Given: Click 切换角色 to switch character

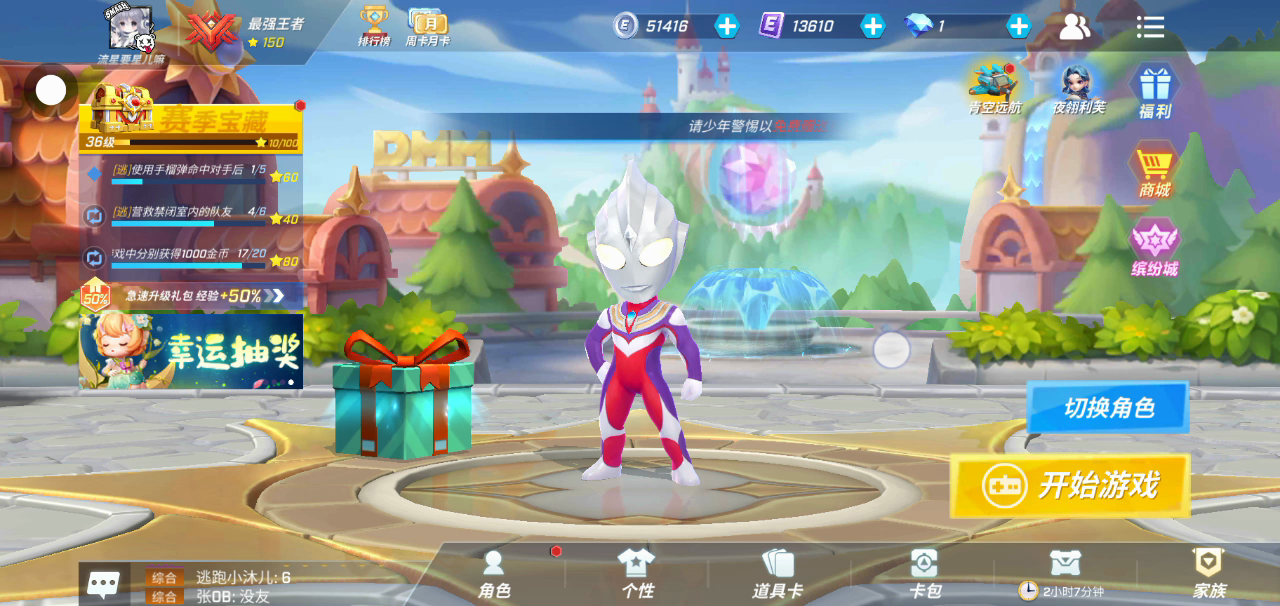Looking at the screenshot, I should tap(1108, 408).
